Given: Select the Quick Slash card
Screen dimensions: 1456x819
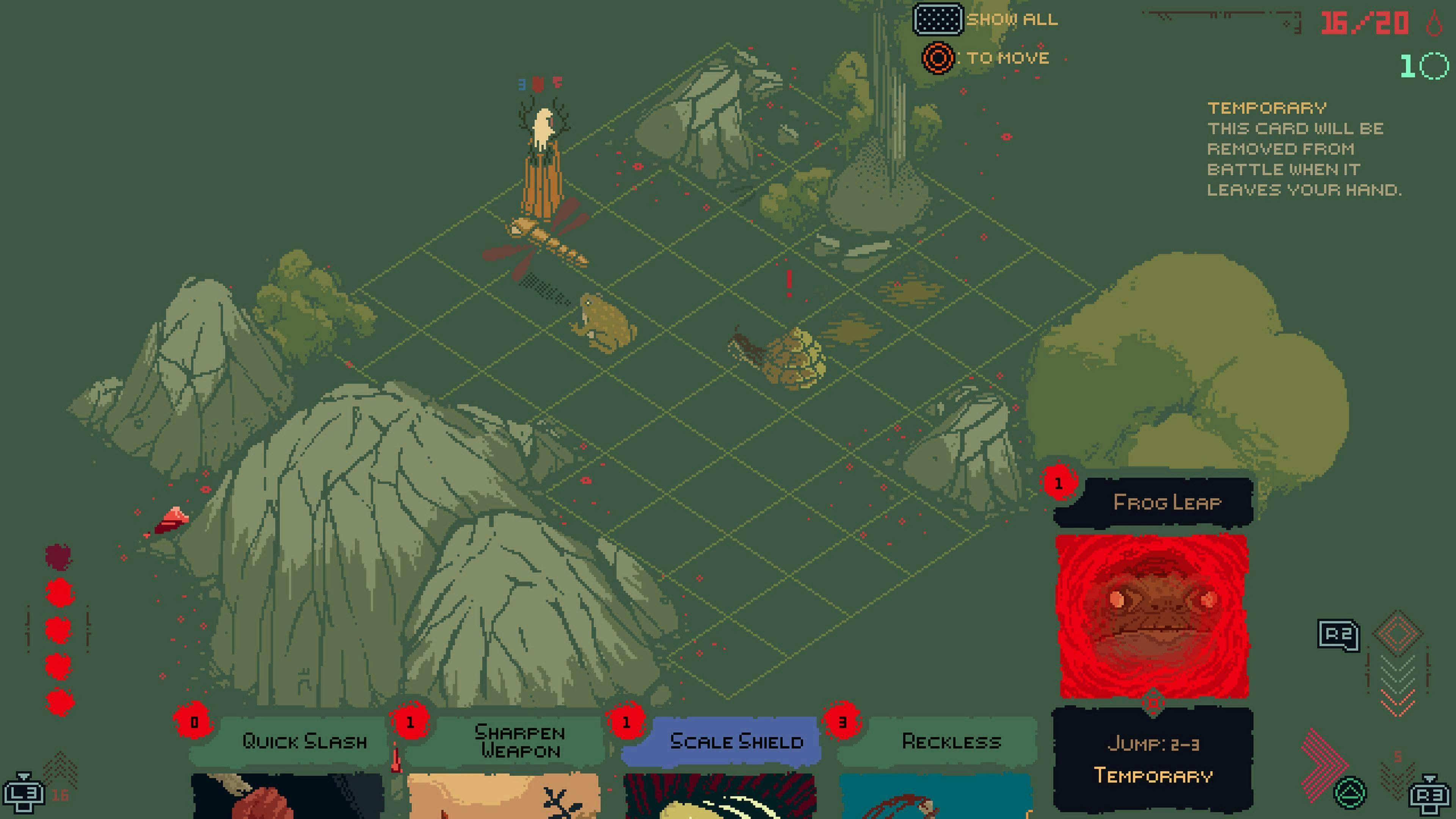Looking at the screenshot, I should pos(304,741).
